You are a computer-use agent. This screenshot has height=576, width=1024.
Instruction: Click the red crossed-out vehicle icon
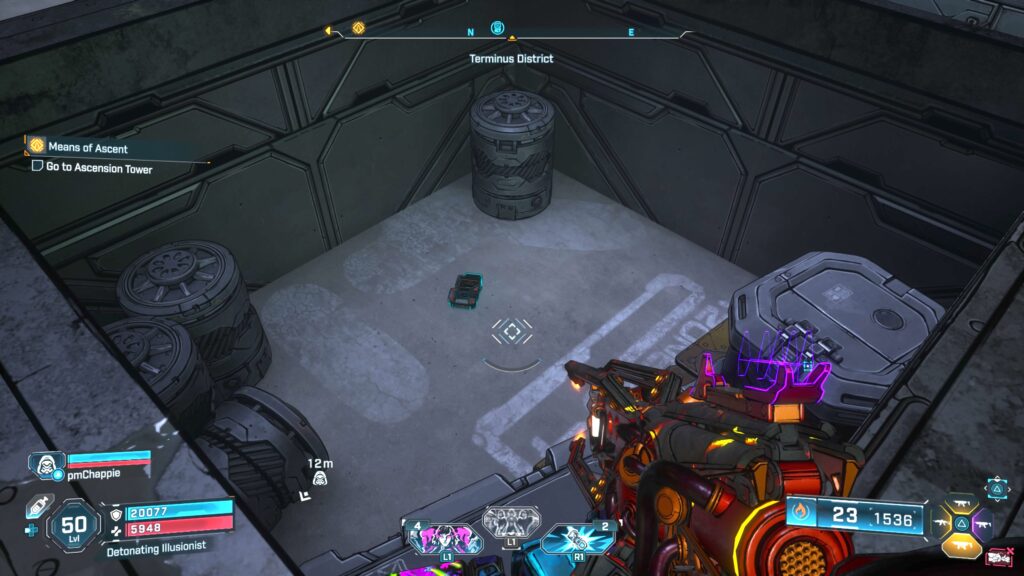997,558
